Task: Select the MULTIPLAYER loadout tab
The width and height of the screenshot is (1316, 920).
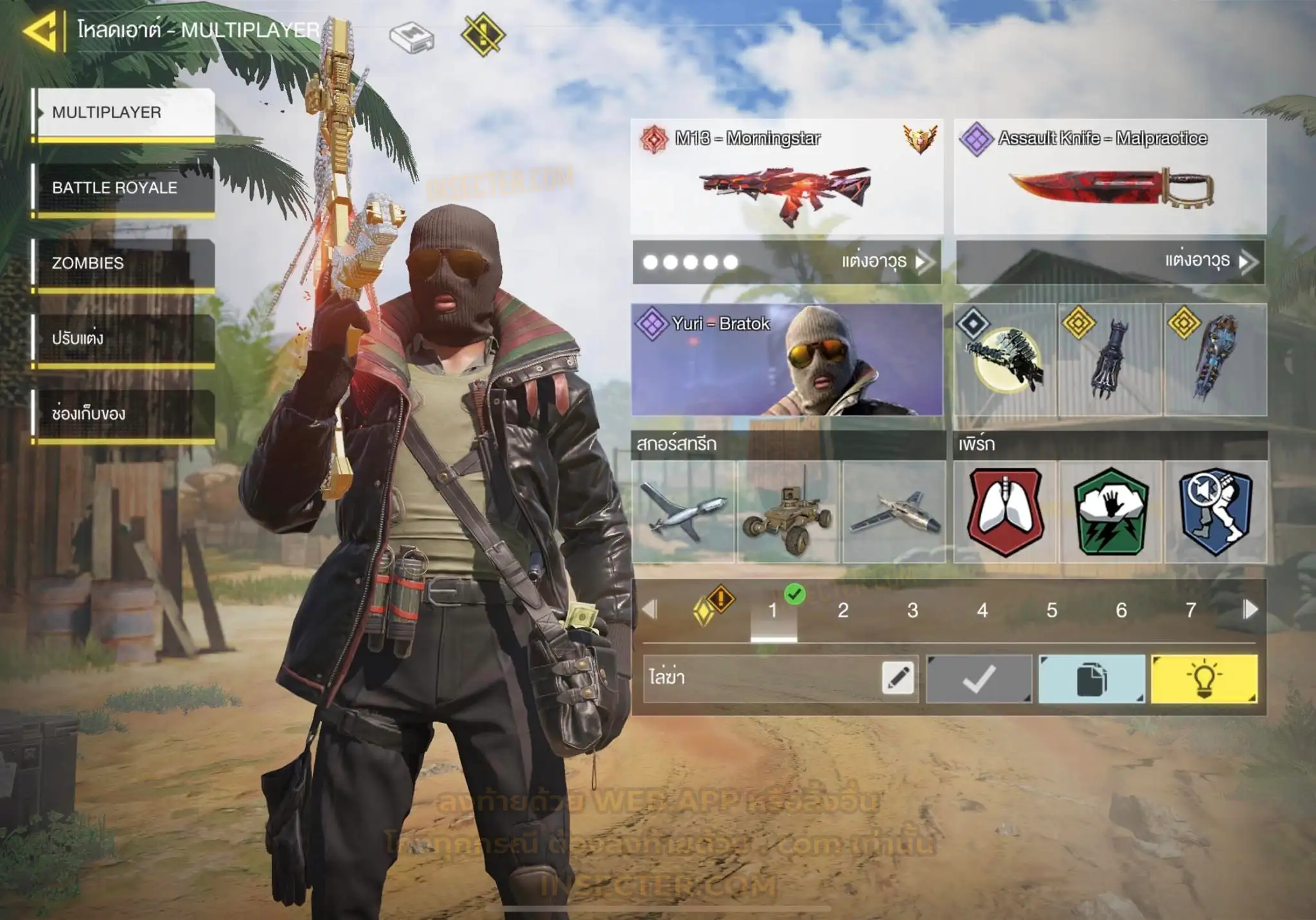Action: pos(124,113)
